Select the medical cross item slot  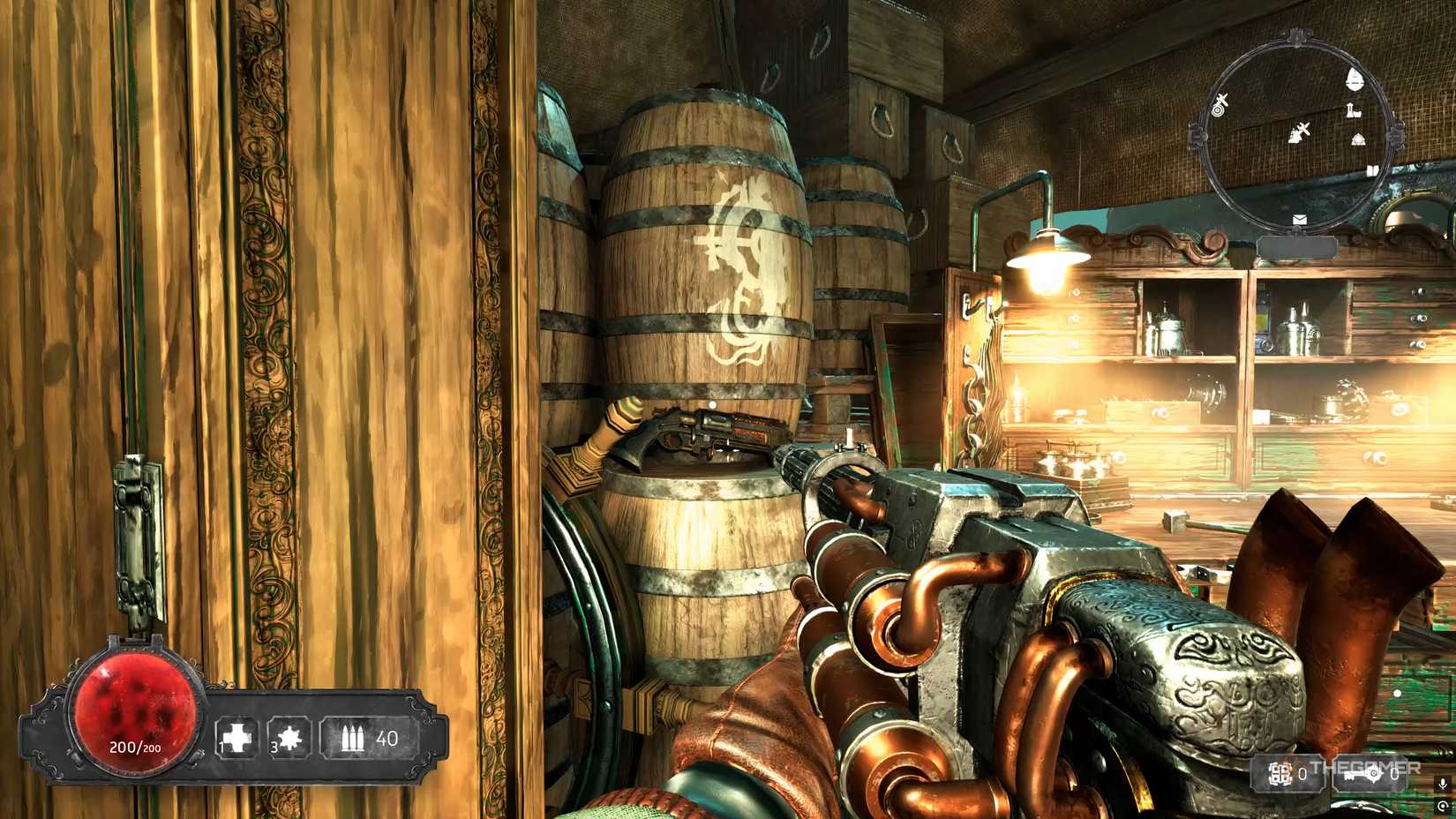click(x=236, y=738)
